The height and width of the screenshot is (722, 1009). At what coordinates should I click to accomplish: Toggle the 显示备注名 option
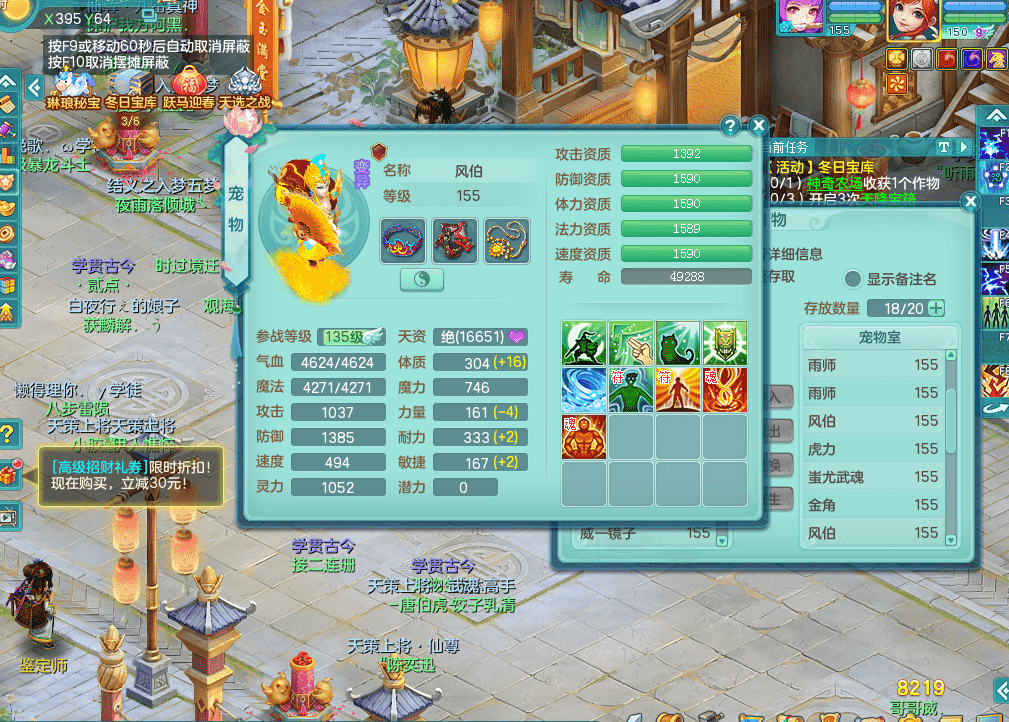tap(853, 279)
